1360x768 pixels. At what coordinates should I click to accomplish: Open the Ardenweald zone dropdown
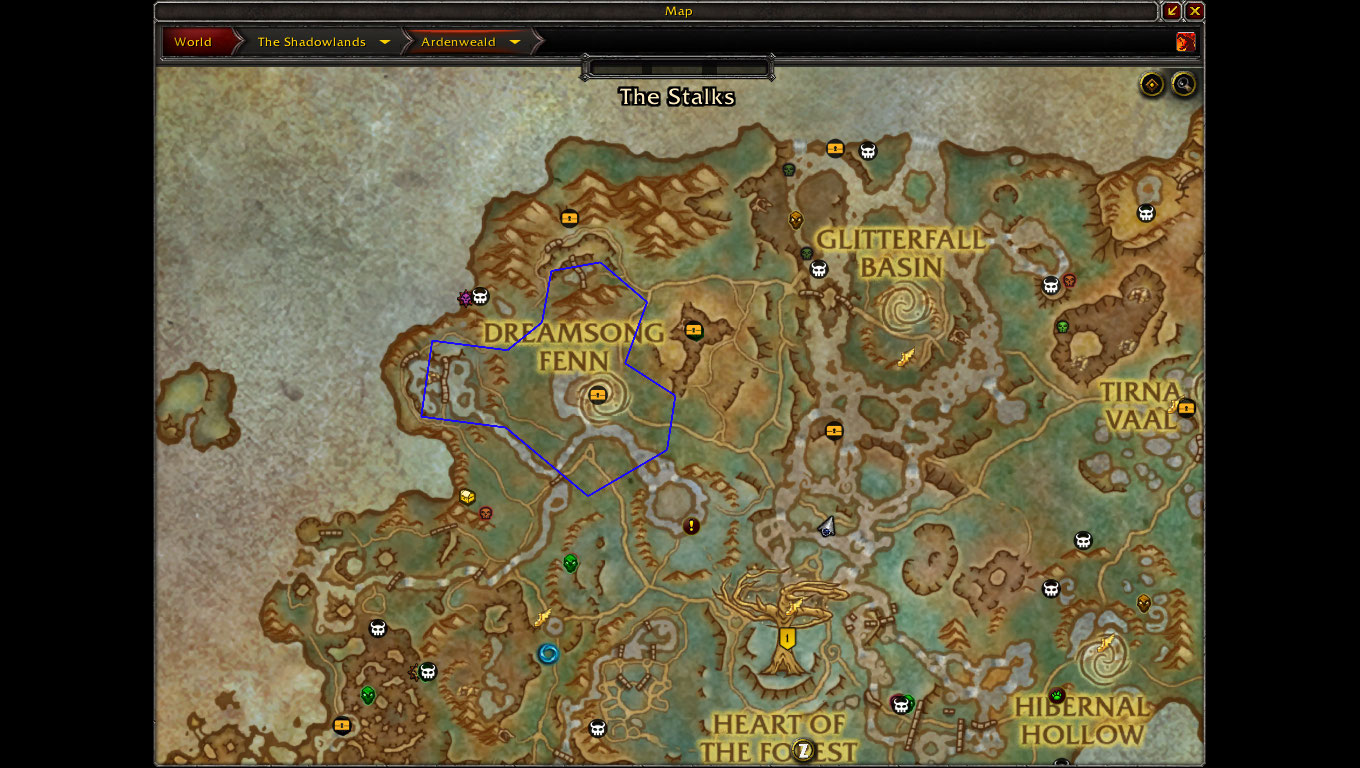(x=515, y=42)
